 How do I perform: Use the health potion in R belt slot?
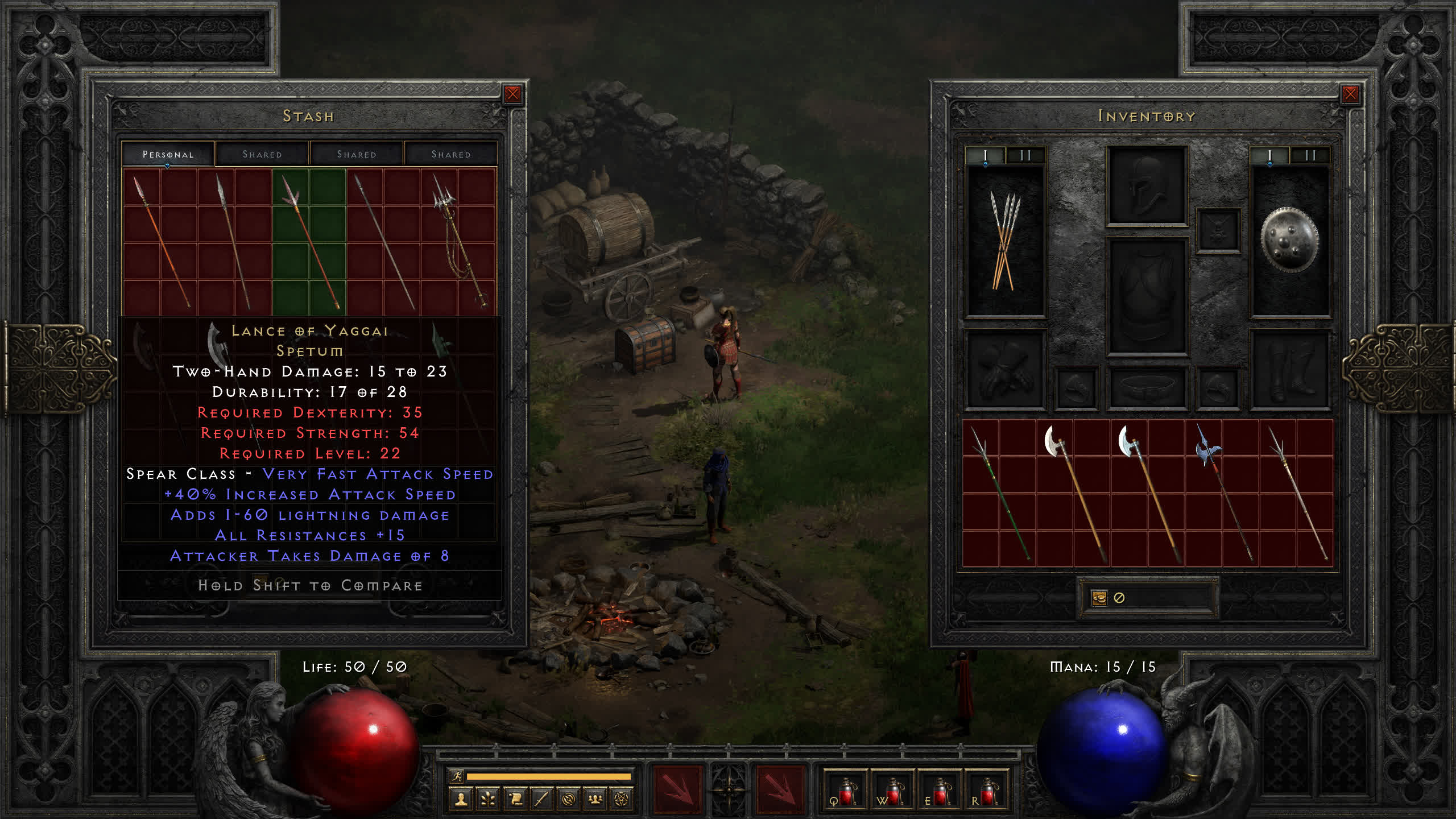coord(987,792)
